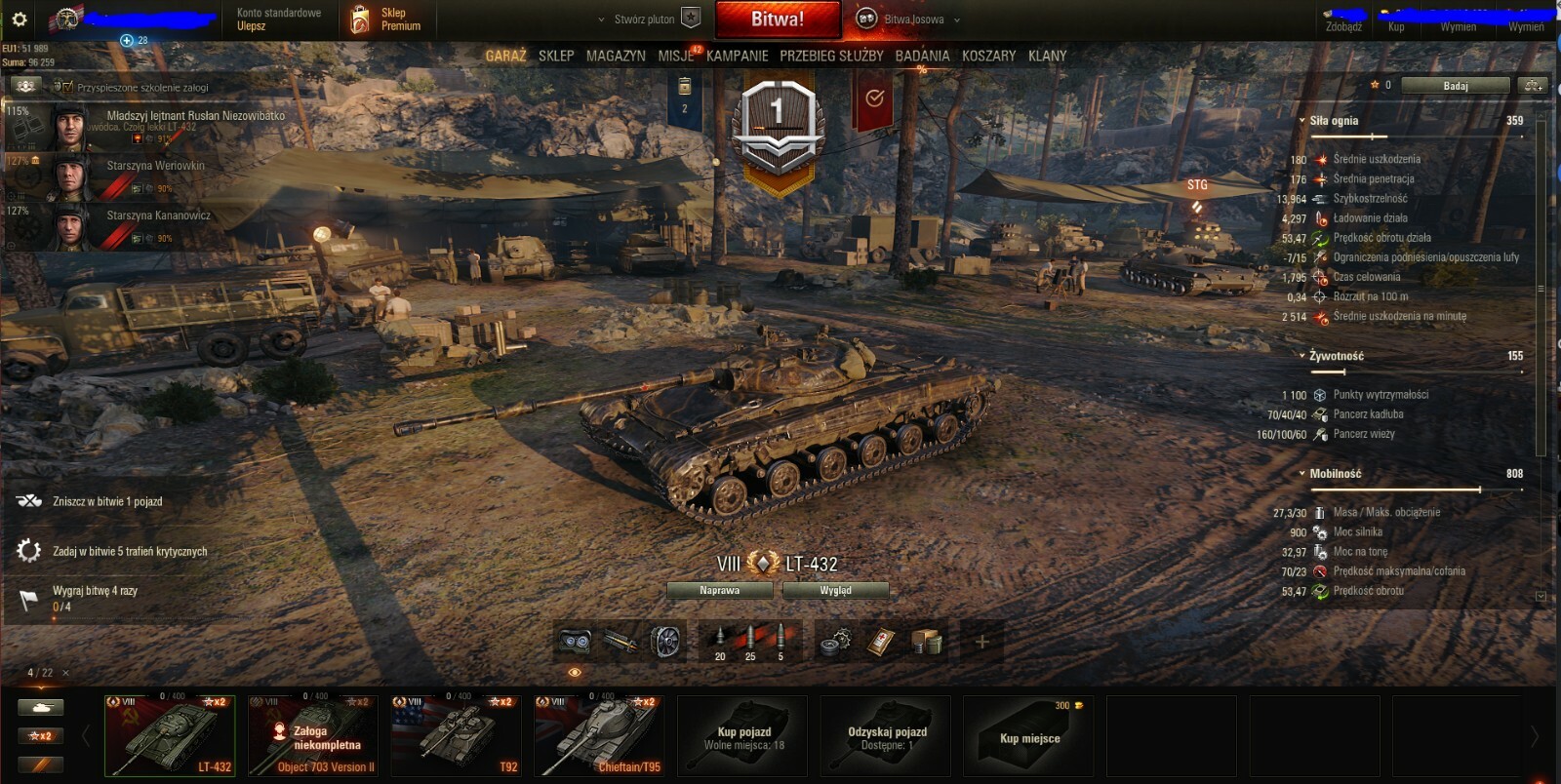The height and width of the screenshot is (784, 1561).
Task: Click the Naprawa repair button
Action: (x=719, y=590)
